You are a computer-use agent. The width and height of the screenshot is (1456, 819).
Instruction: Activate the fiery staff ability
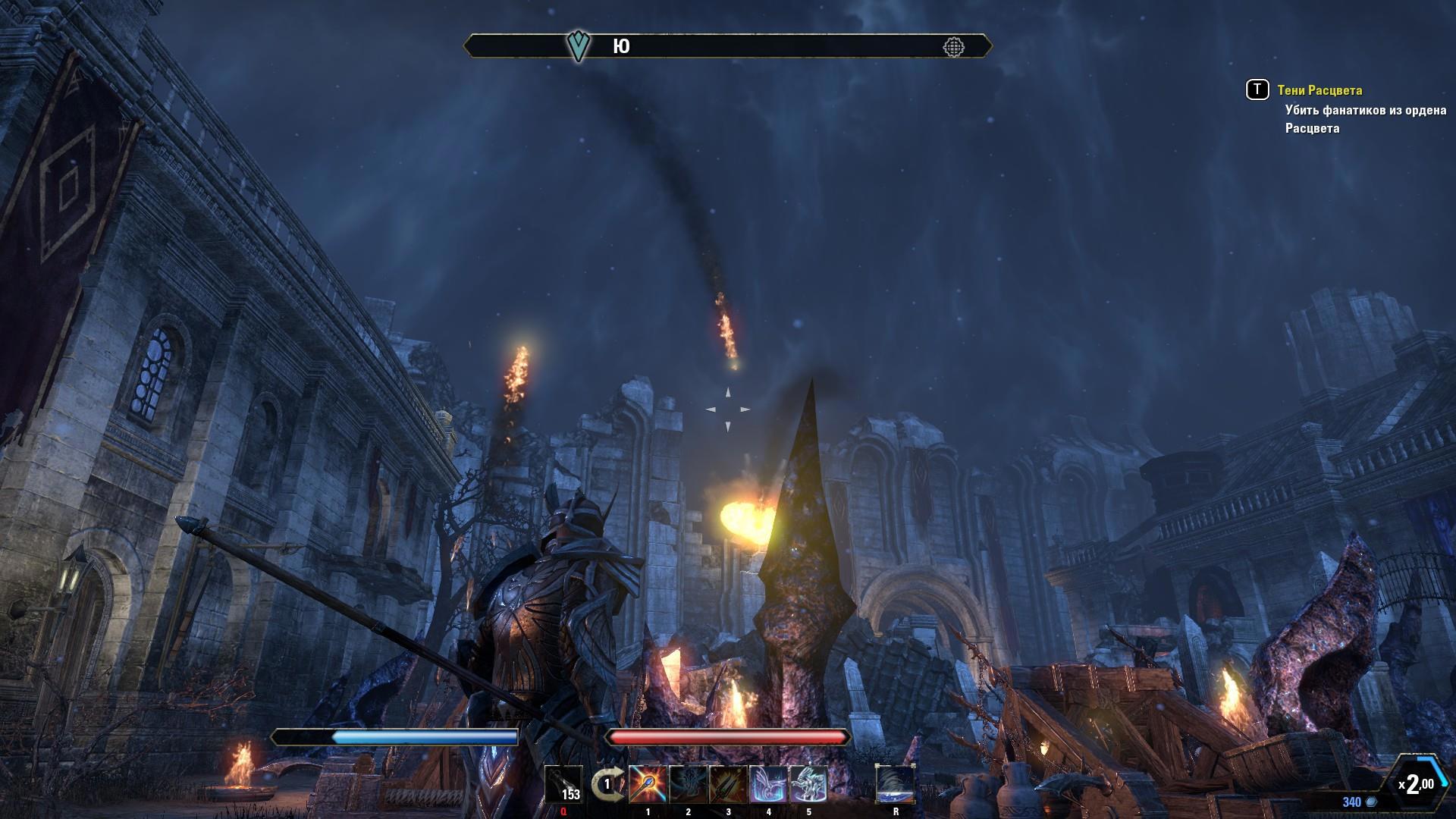pyautogui.click(x=648, y=785)
